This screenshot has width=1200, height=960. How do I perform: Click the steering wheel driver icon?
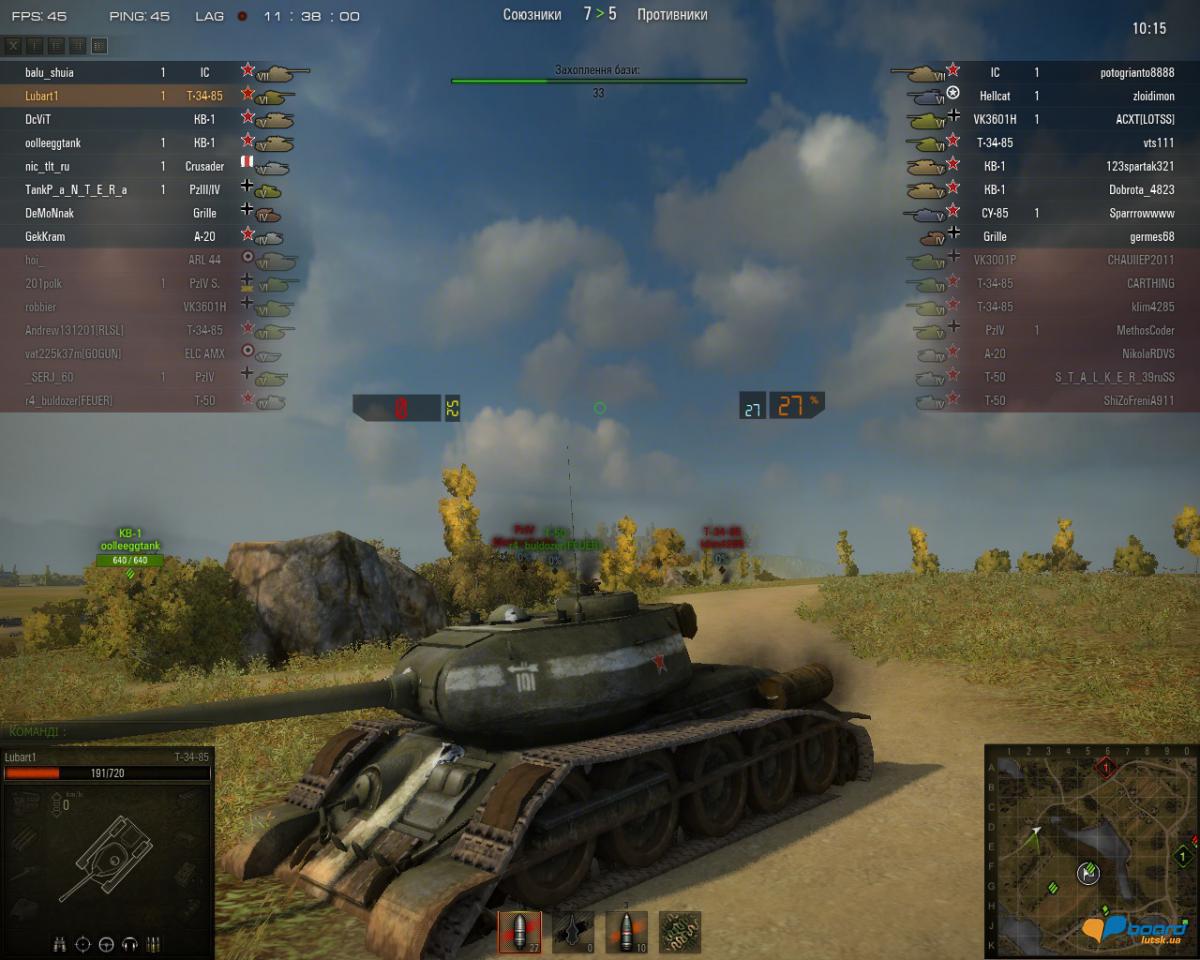[x=105, y=943]
